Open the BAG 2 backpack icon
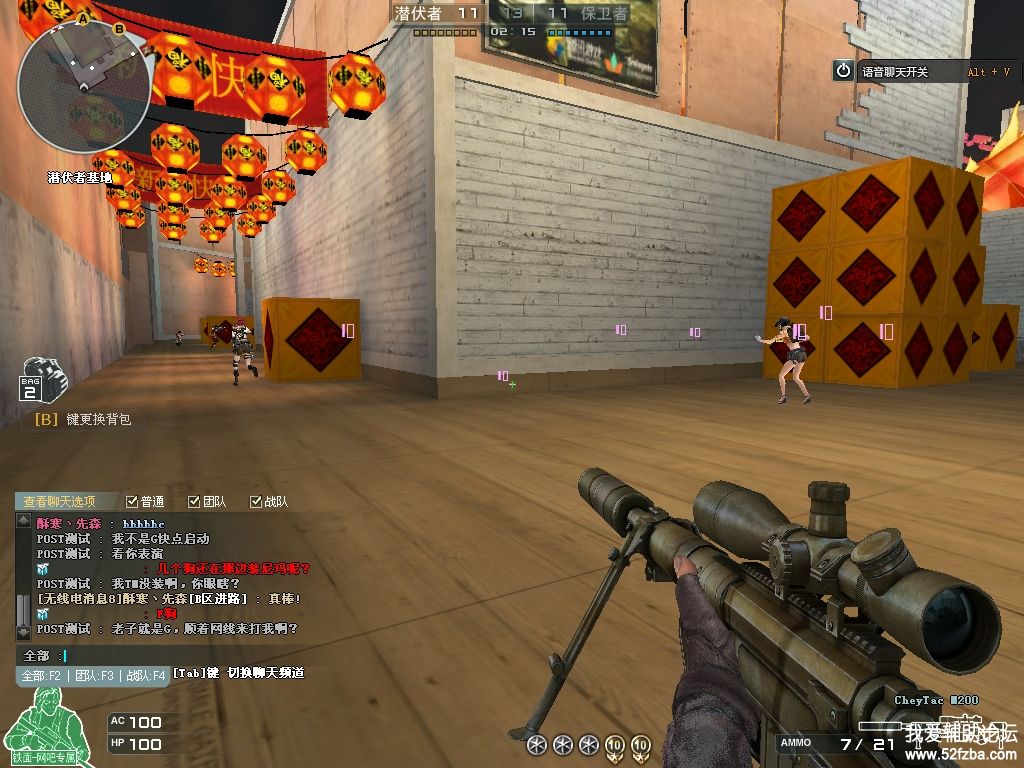The image size is (1024, 768). tap(40, 380)
